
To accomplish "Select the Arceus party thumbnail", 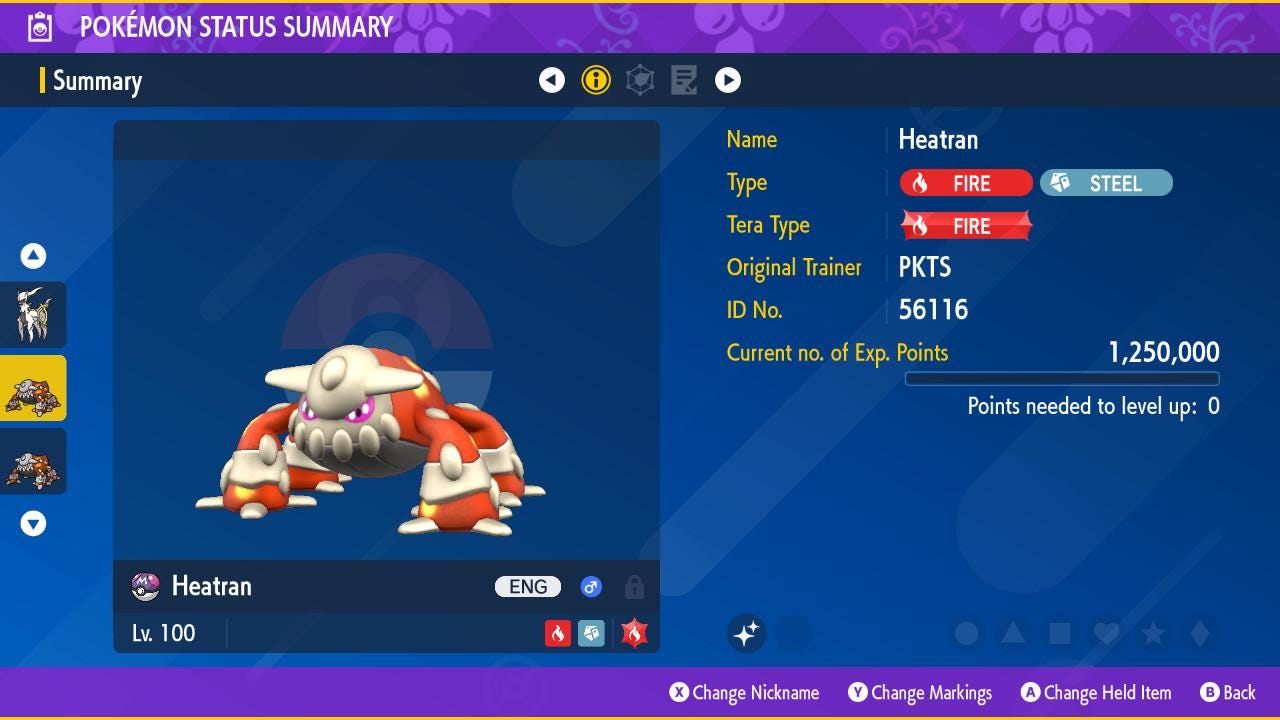I will pyautogui.click(x=34, y=314).
